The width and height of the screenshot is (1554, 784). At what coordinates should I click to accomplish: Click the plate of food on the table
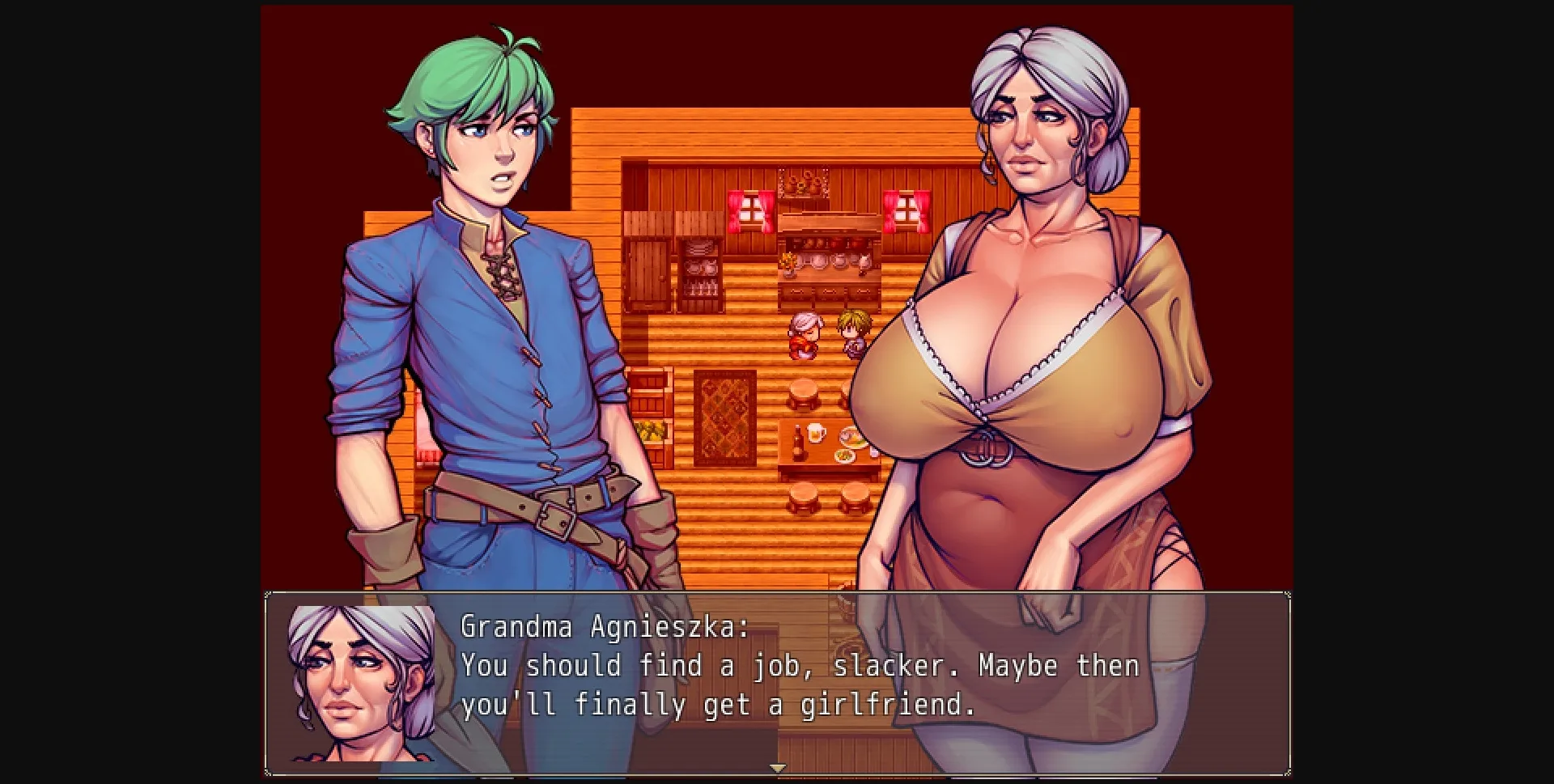click(x=848, y=439)
